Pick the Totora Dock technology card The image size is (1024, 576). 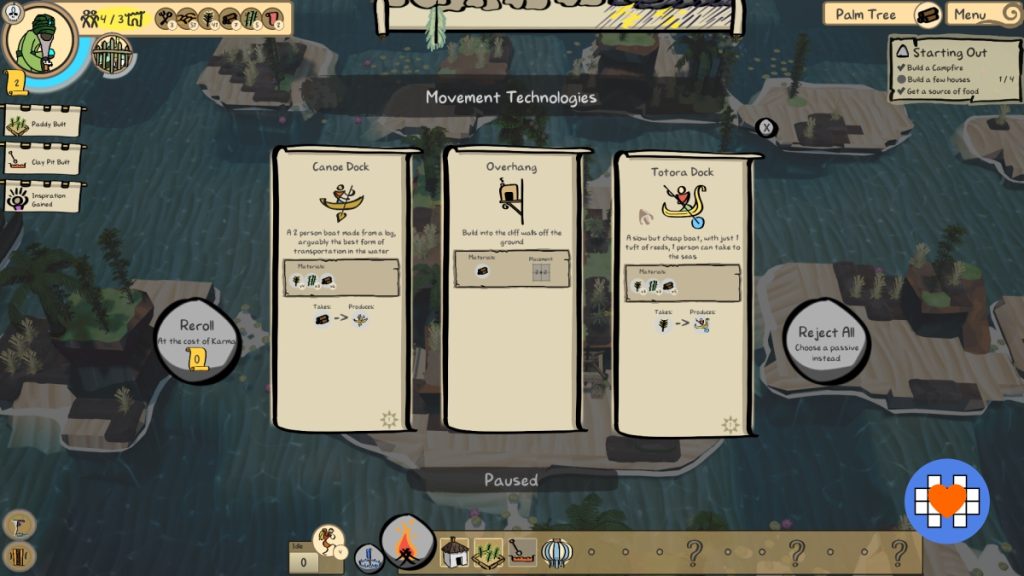click(x=682, y=292)
